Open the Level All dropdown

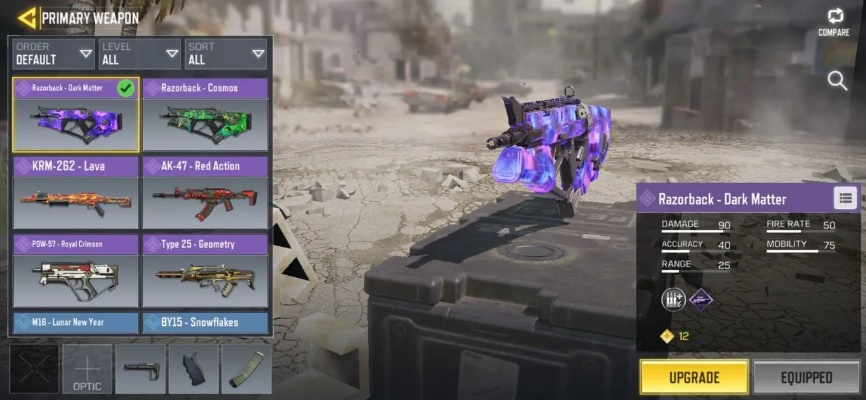(x=140, y=52)
